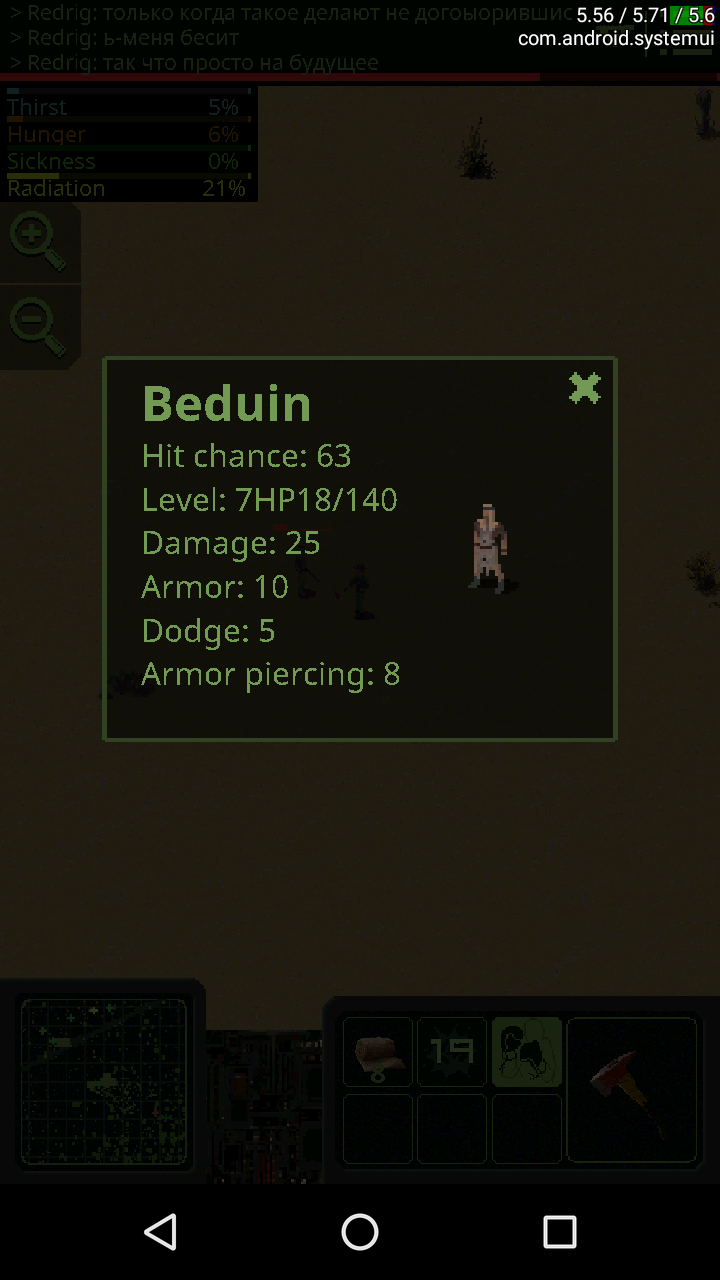Tap the Android home button
The image size is (720, 1280).
360,1232
